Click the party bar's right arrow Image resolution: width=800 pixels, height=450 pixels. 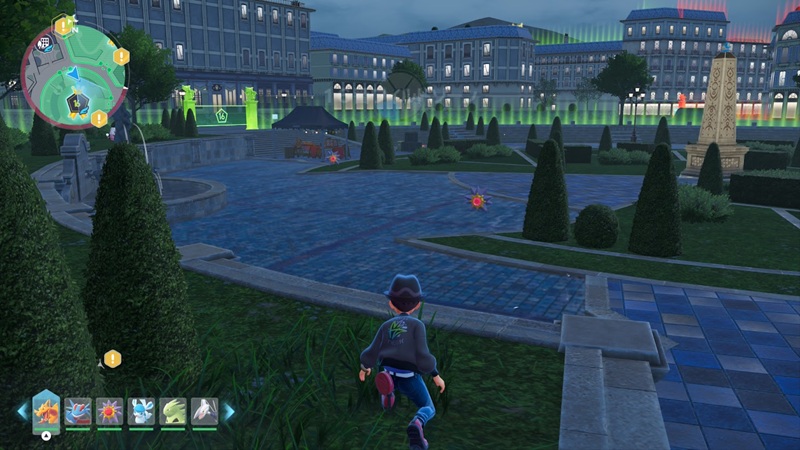229,411
